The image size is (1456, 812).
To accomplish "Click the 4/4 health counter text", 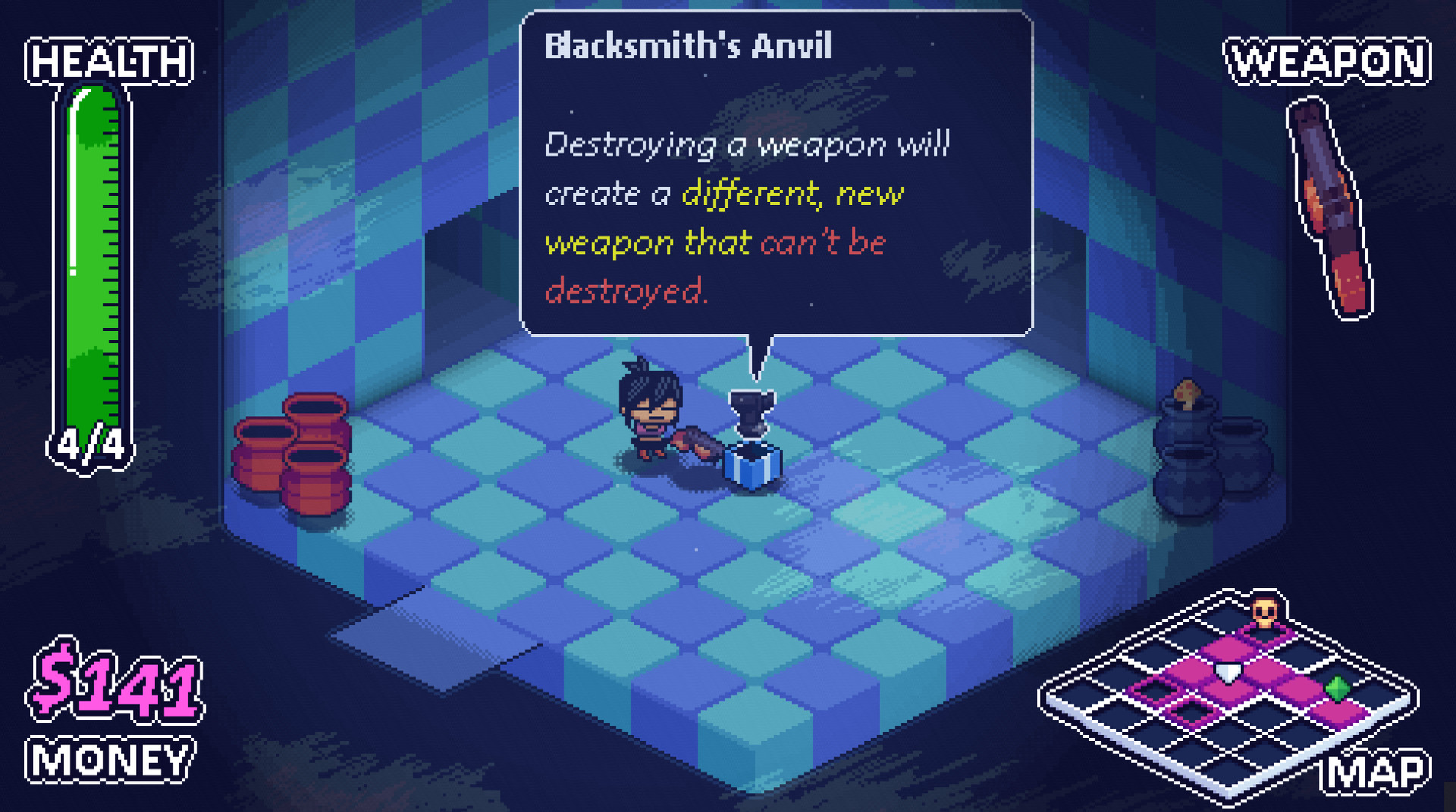I will (91, 444).
